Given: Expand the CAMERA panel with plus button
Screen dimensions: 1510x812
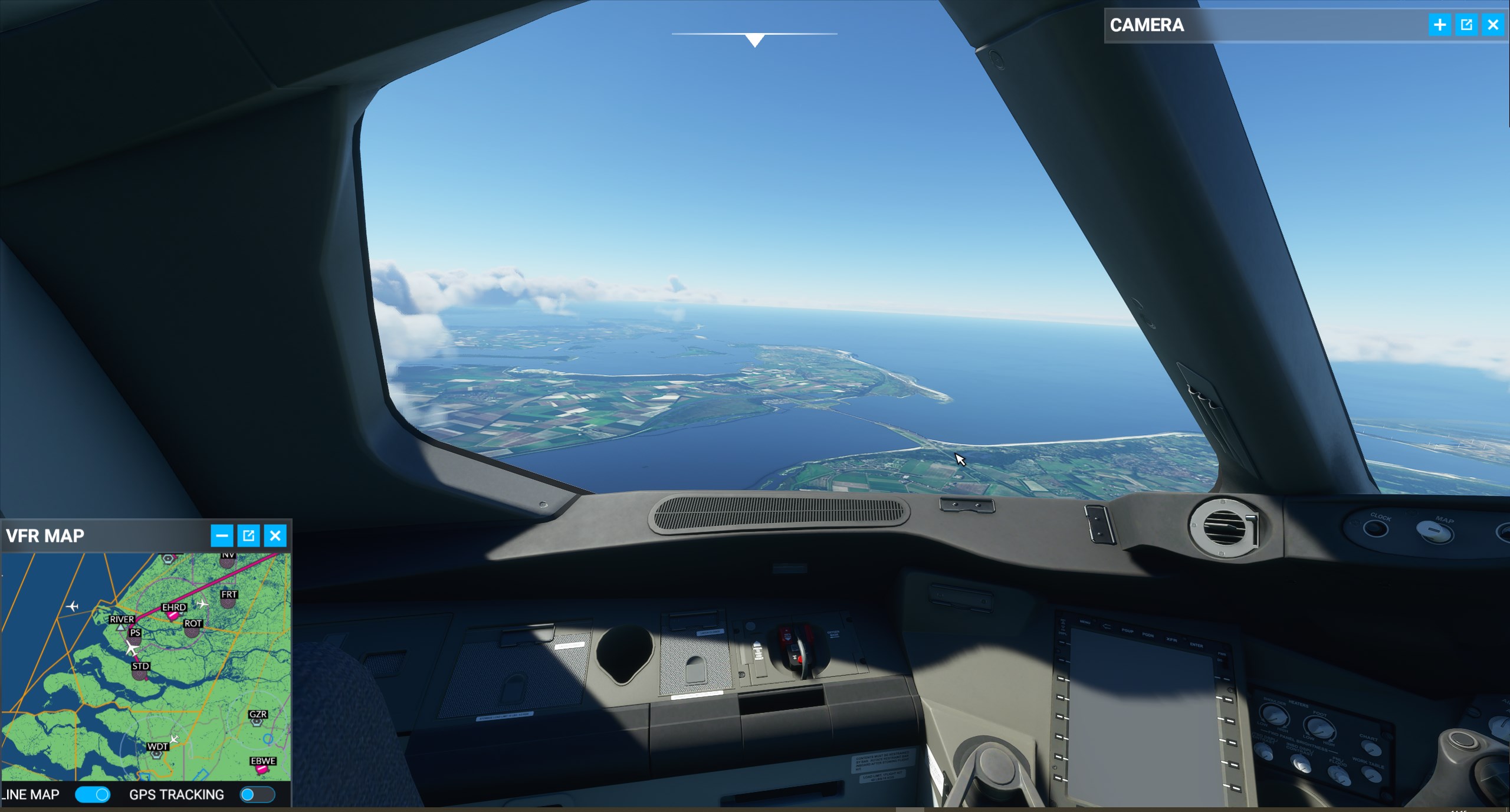Looking at the screenshot, I should (1440, 25).
